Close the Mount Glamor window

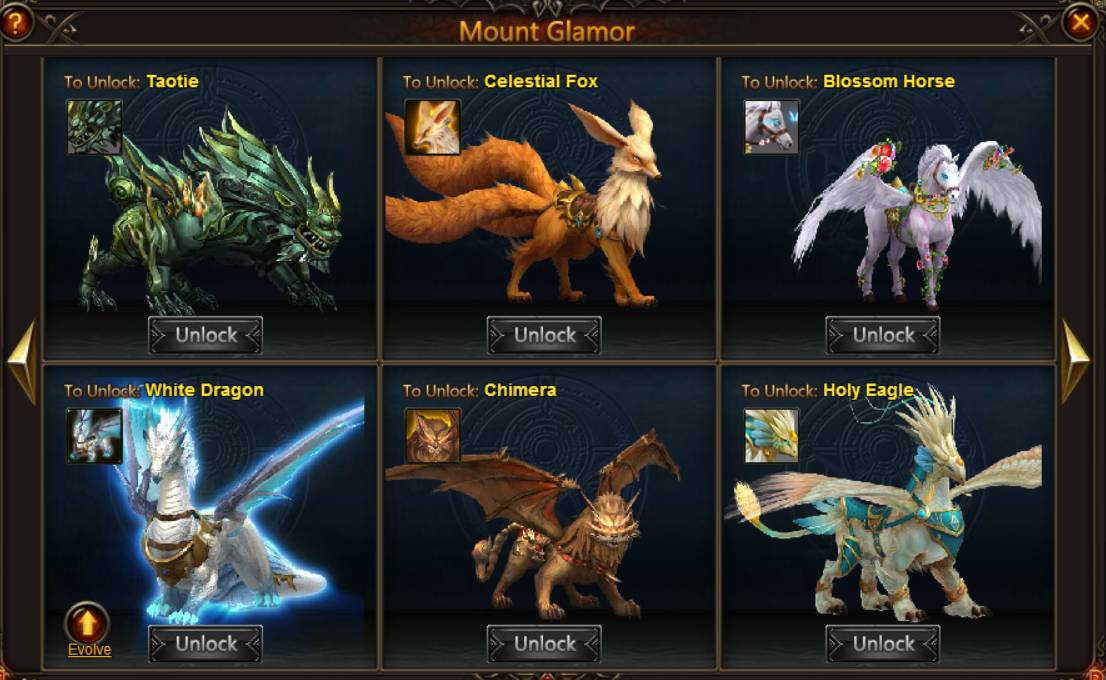(1080, 22)
